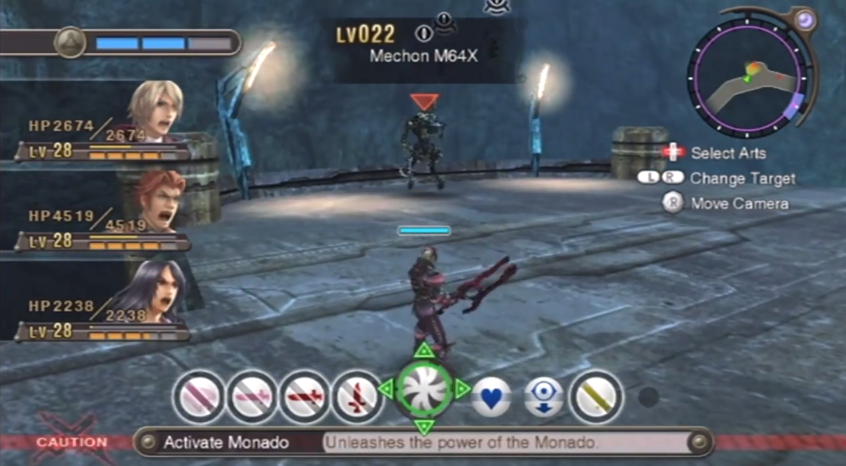Activate the Monado art in the center
The height and width of the screenshot is (466, 846).
[x=424, y=389]
